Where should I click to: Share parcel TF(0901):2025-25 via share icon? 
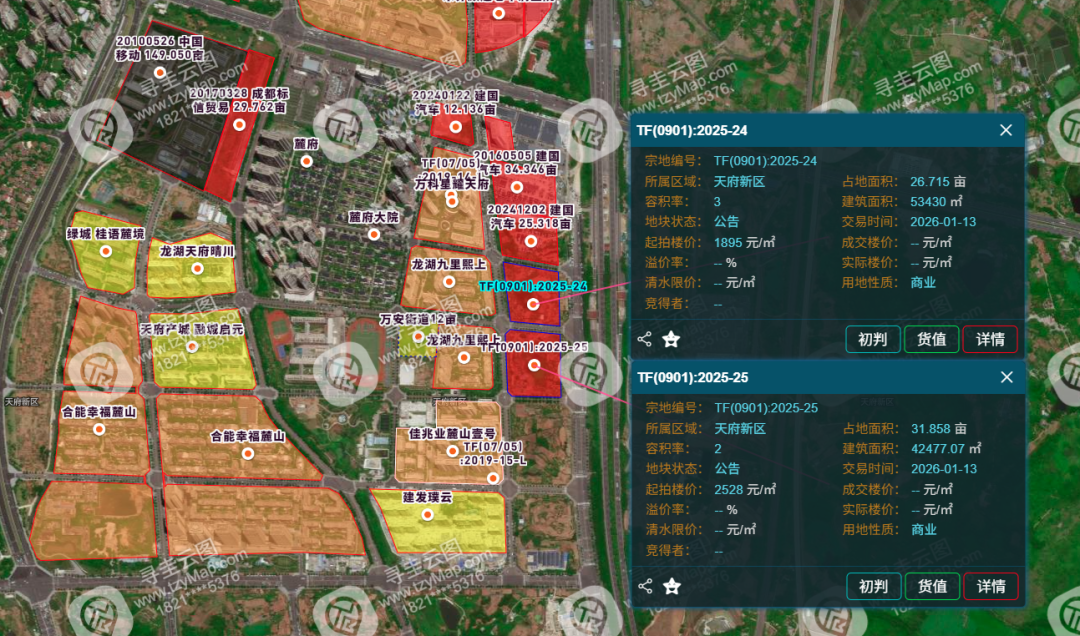(x=645, y=586)
